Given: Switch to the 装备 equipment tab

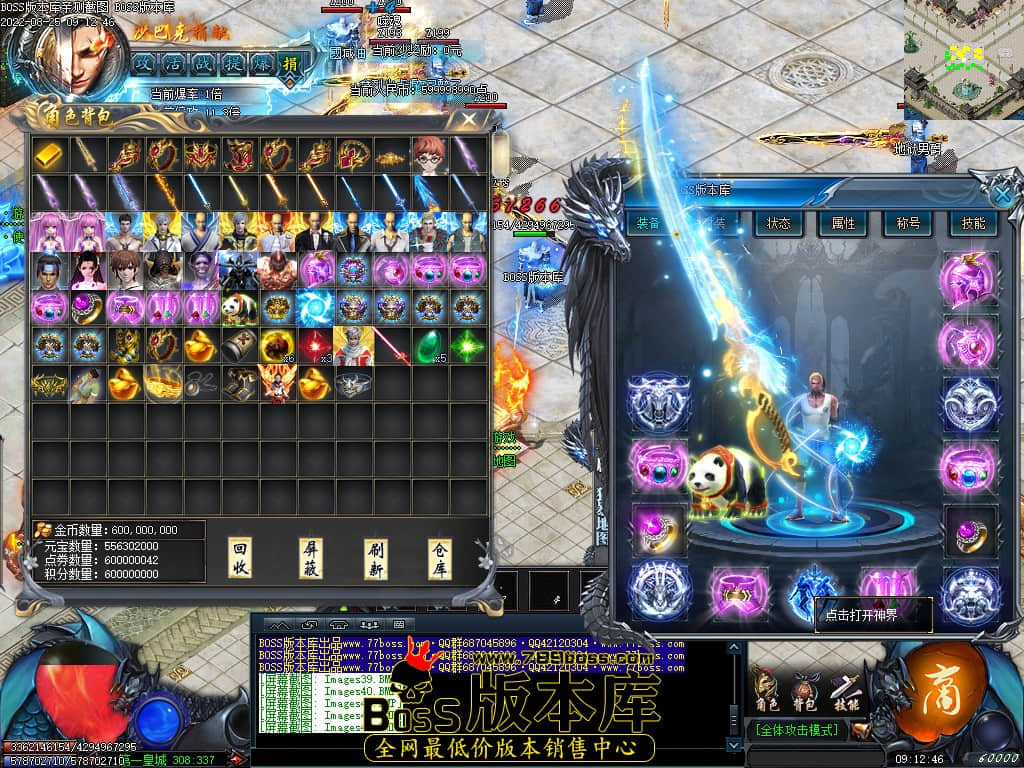Looking at the screenshot, I should (x=648, y=224).
